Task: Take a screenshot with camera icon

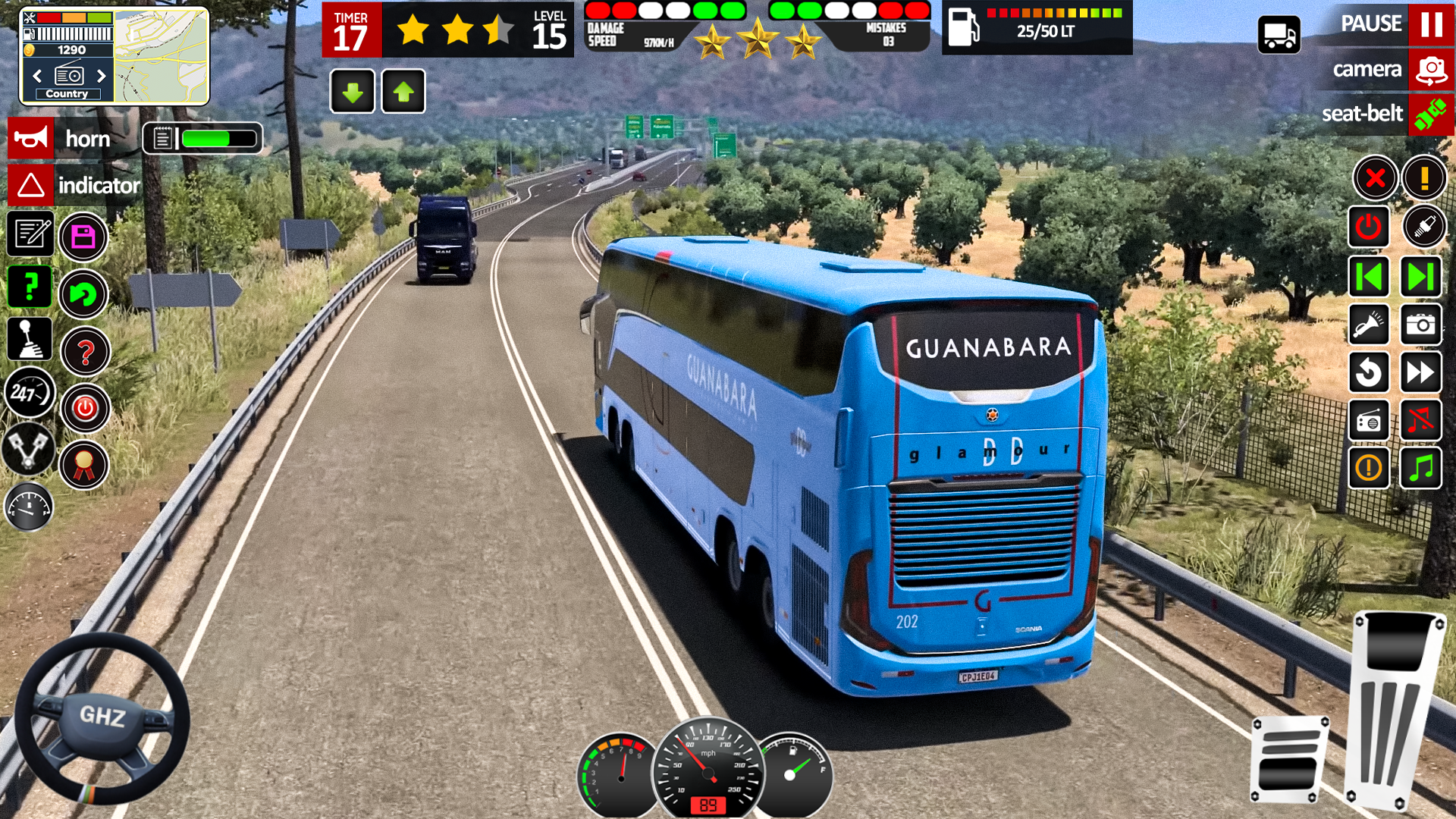Action: (1420, 325)
